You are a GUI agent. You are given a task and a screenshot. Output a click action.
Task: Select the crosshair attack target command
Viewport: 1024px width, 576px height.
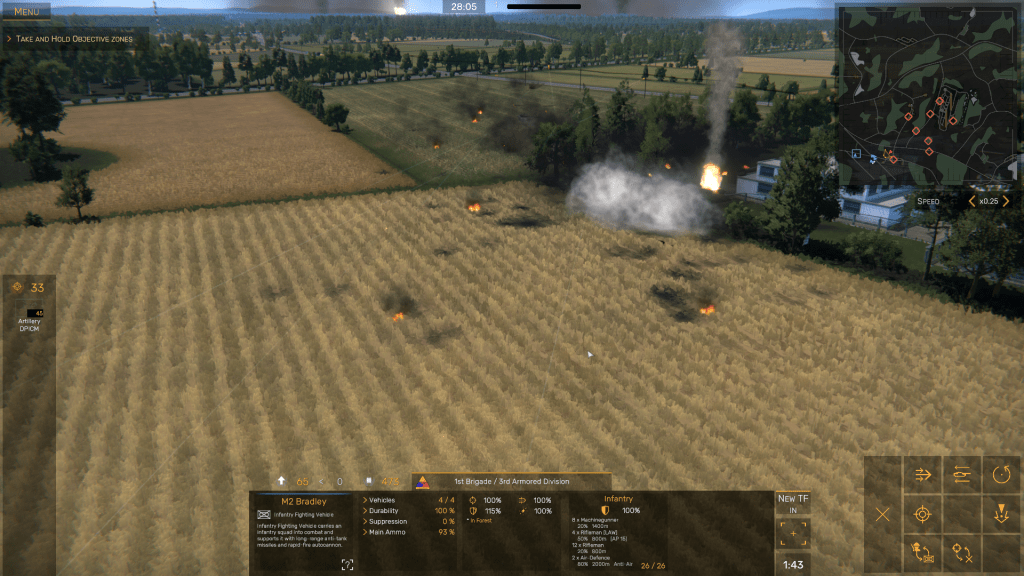922,514
